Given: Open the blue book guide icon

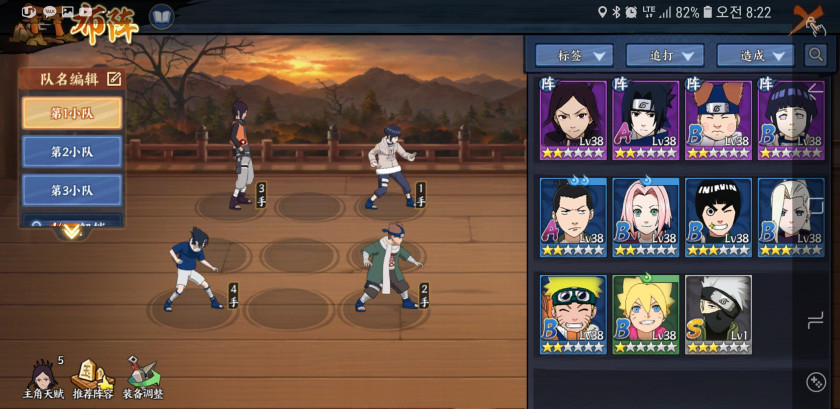Looking at the screenshot, I should (161, 17).
